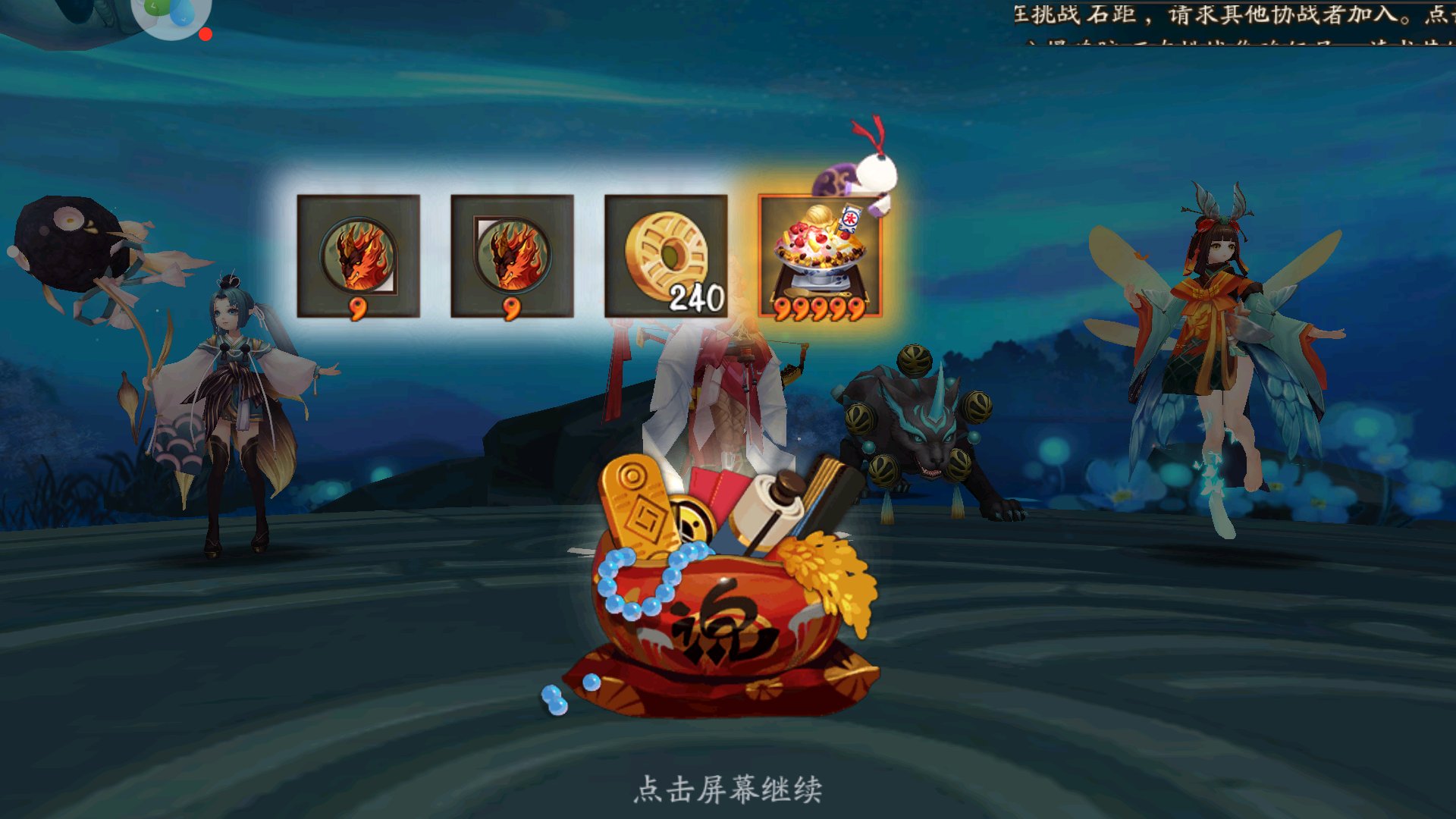Tap 点击屏幕继续 to continue

[728, 790]
